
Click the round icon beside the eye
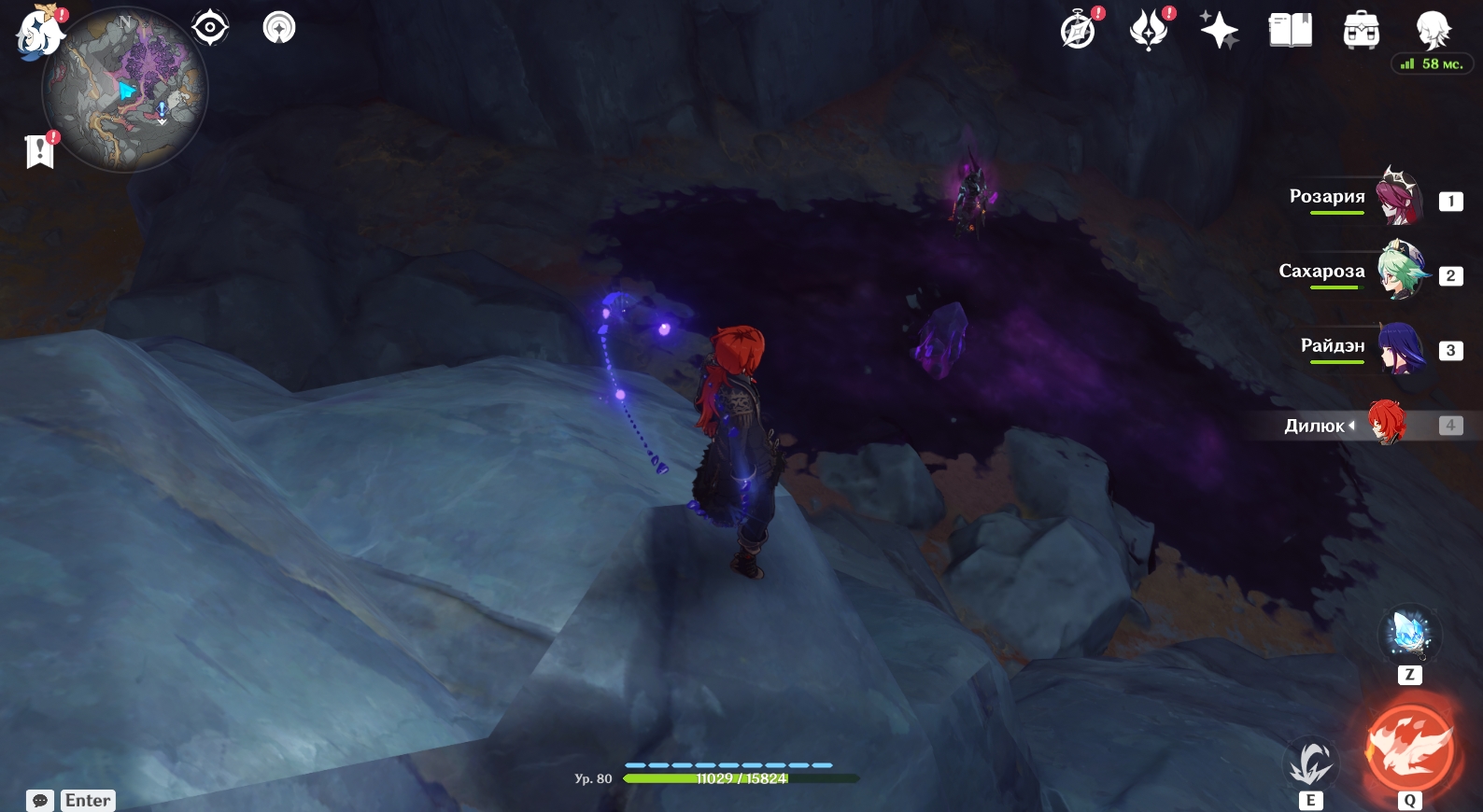click(278, 28)
